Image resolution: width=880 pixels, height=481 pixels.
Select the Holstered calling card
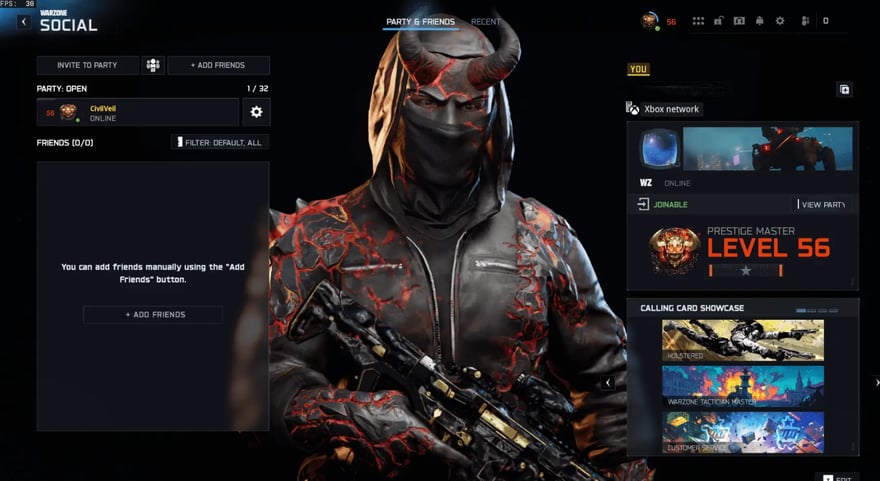coord(742,340)
